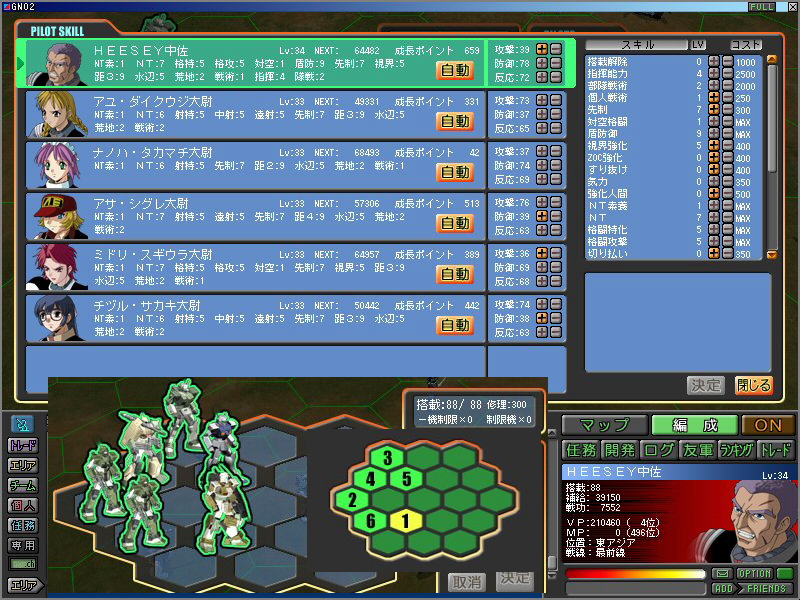
Task: Decrease 指揮能力 skill with minus button
Action: pos(727,73)
